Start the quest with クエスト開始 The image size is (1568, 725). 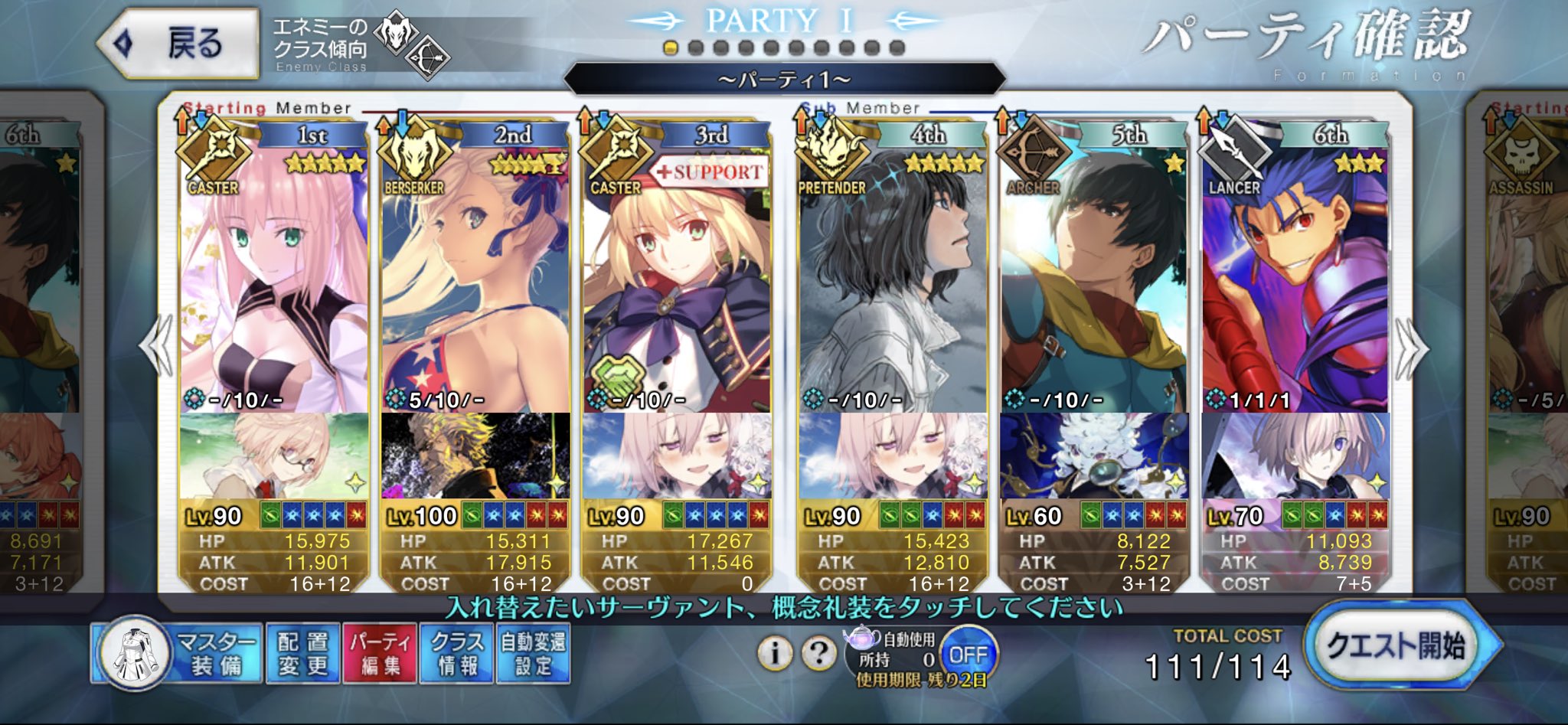[1396, 645]
